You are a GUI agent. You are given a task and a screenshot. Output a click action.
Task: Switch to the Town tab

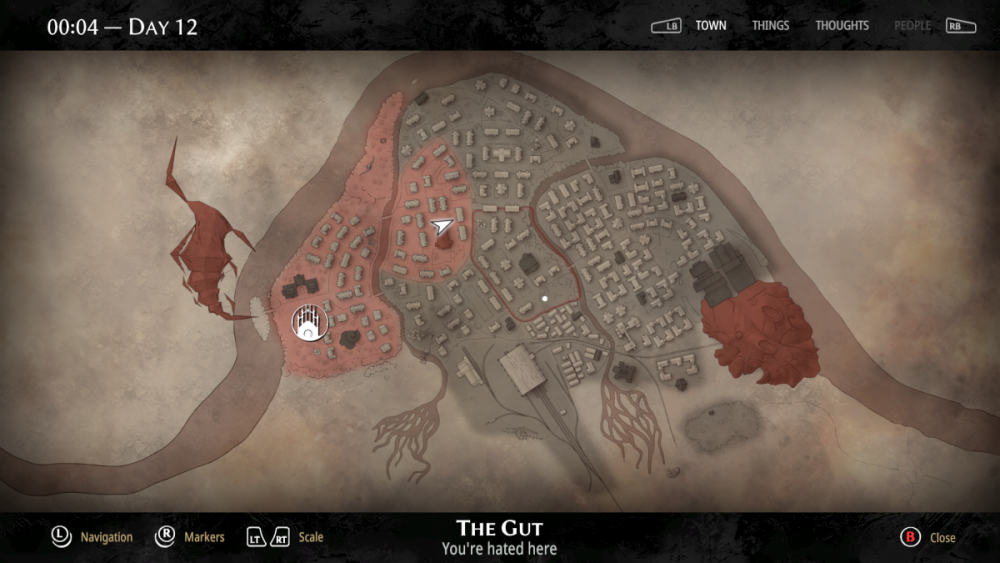point(711,26)
